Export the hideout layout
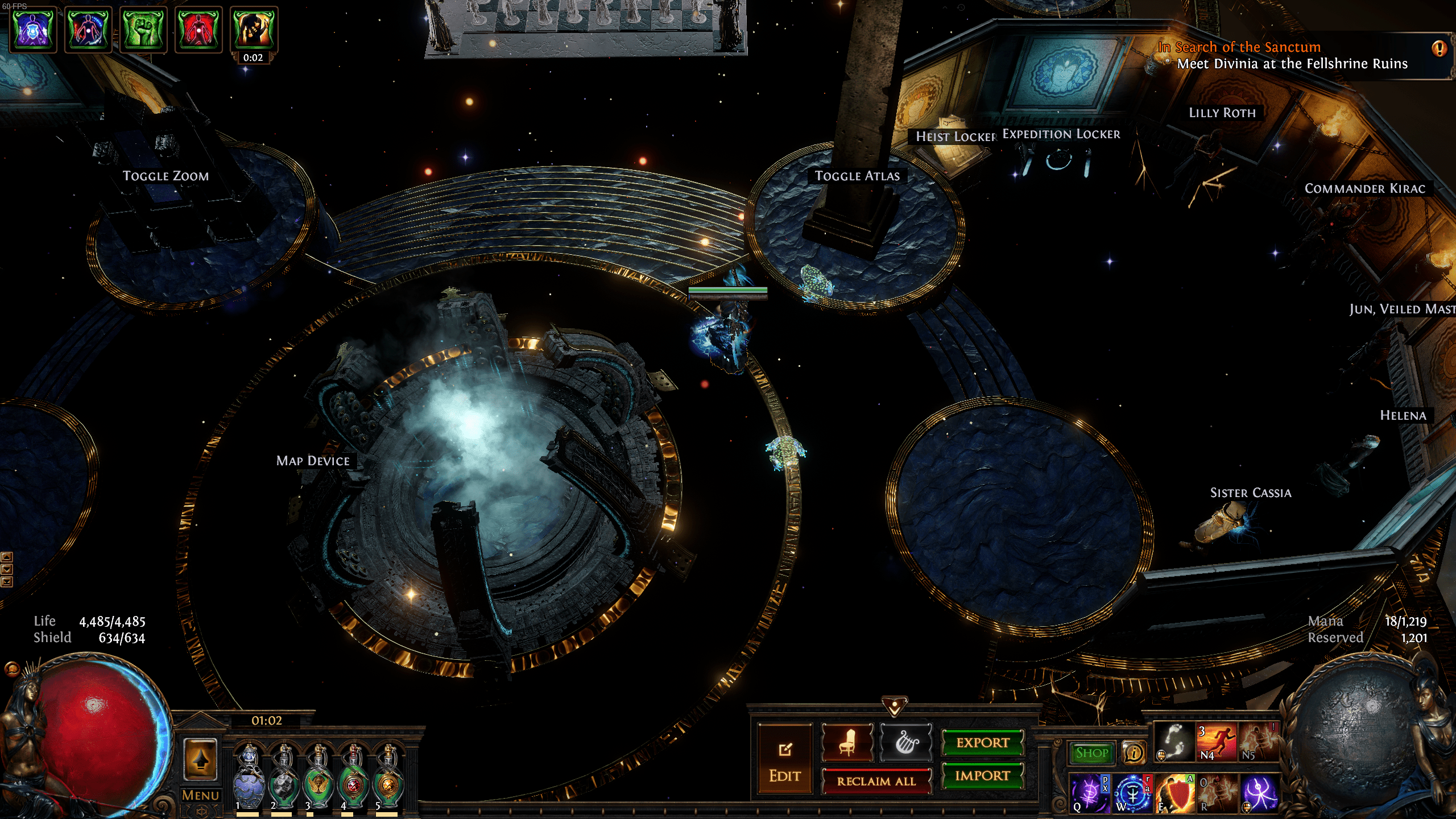The height and width of the screenshot is (819, 1456). point(982,743)
